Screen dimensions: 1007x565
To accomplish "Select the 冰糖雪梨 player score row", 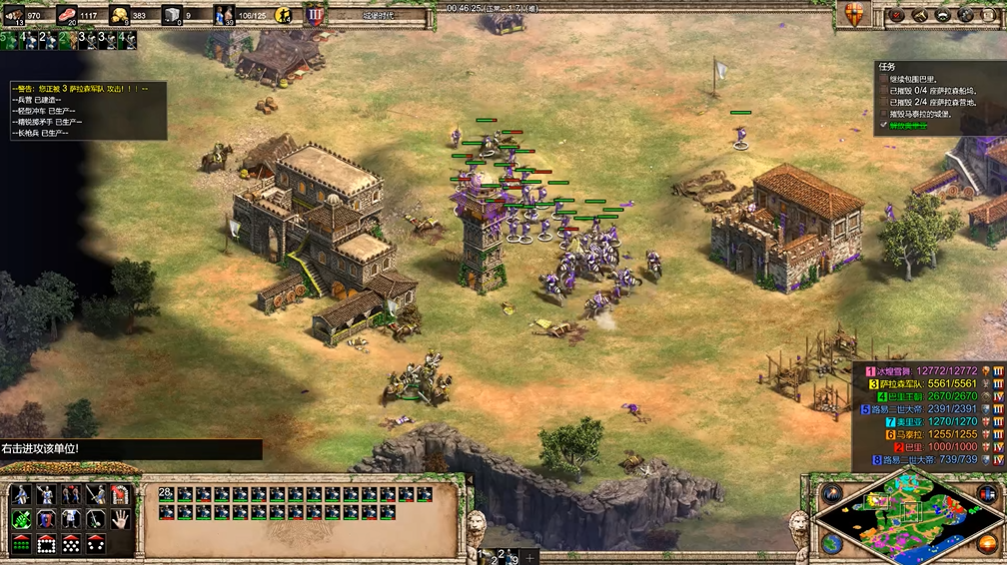I will pyautogui.click(x=930, y=371).
